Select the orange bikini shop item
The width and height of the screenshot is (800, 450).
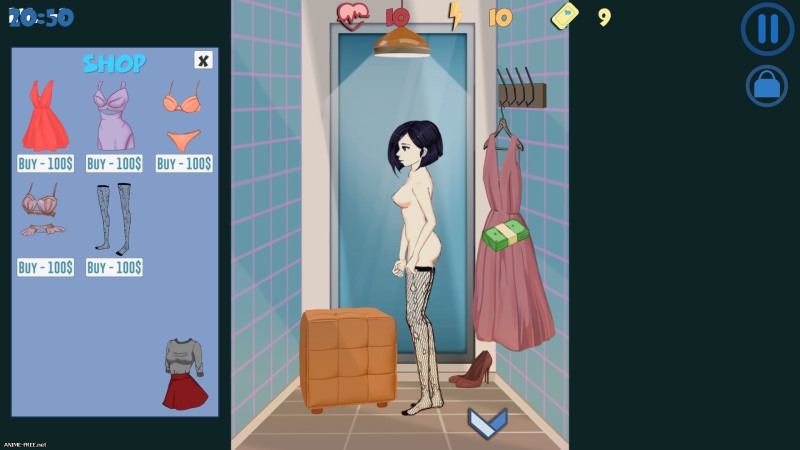pyautogui.click(x=183, y=115)
